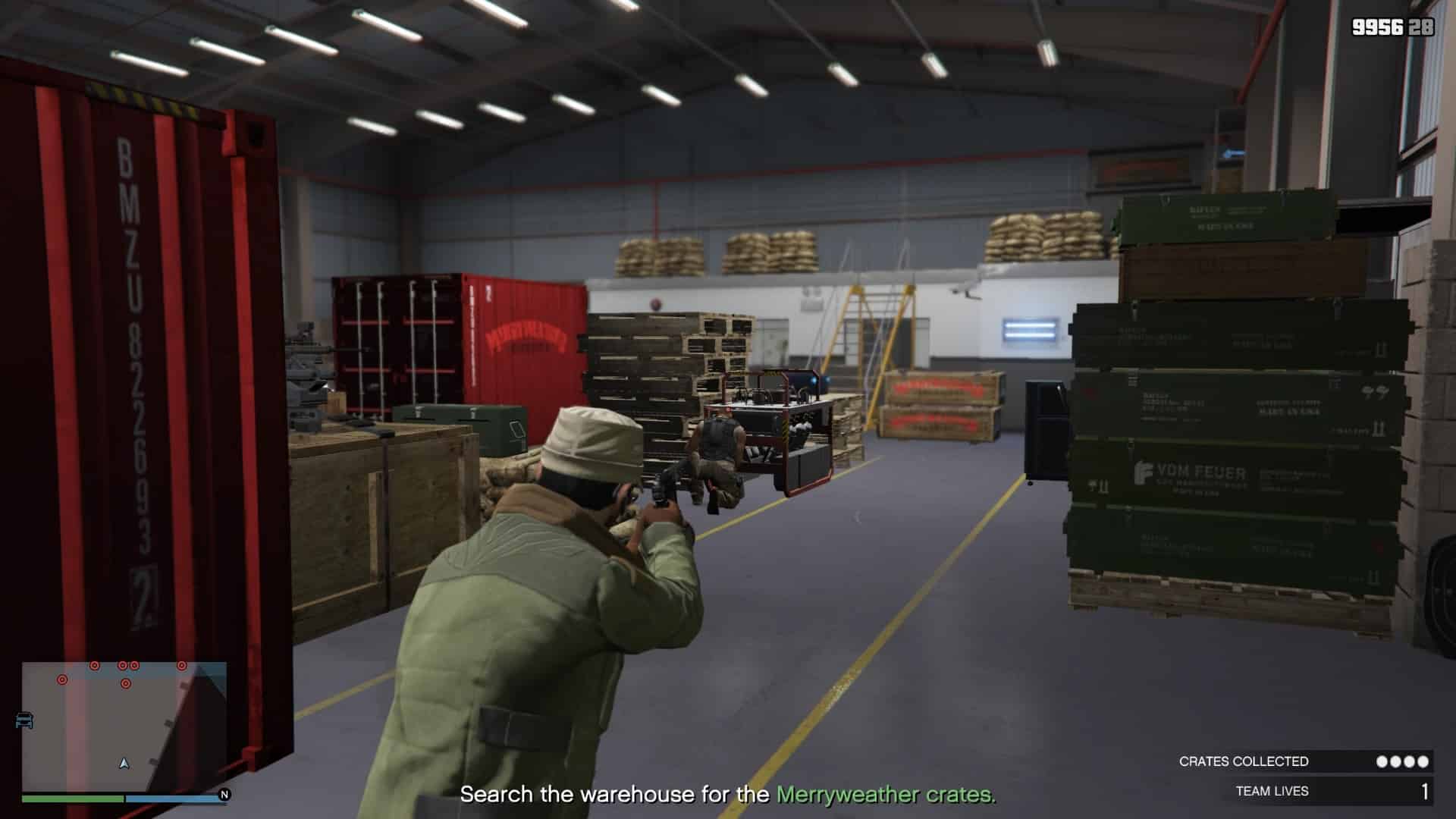Screen dimensions: 1456x819
Task: Toggle the last Crates Collected dot
Action: (x=1423, y=761)
